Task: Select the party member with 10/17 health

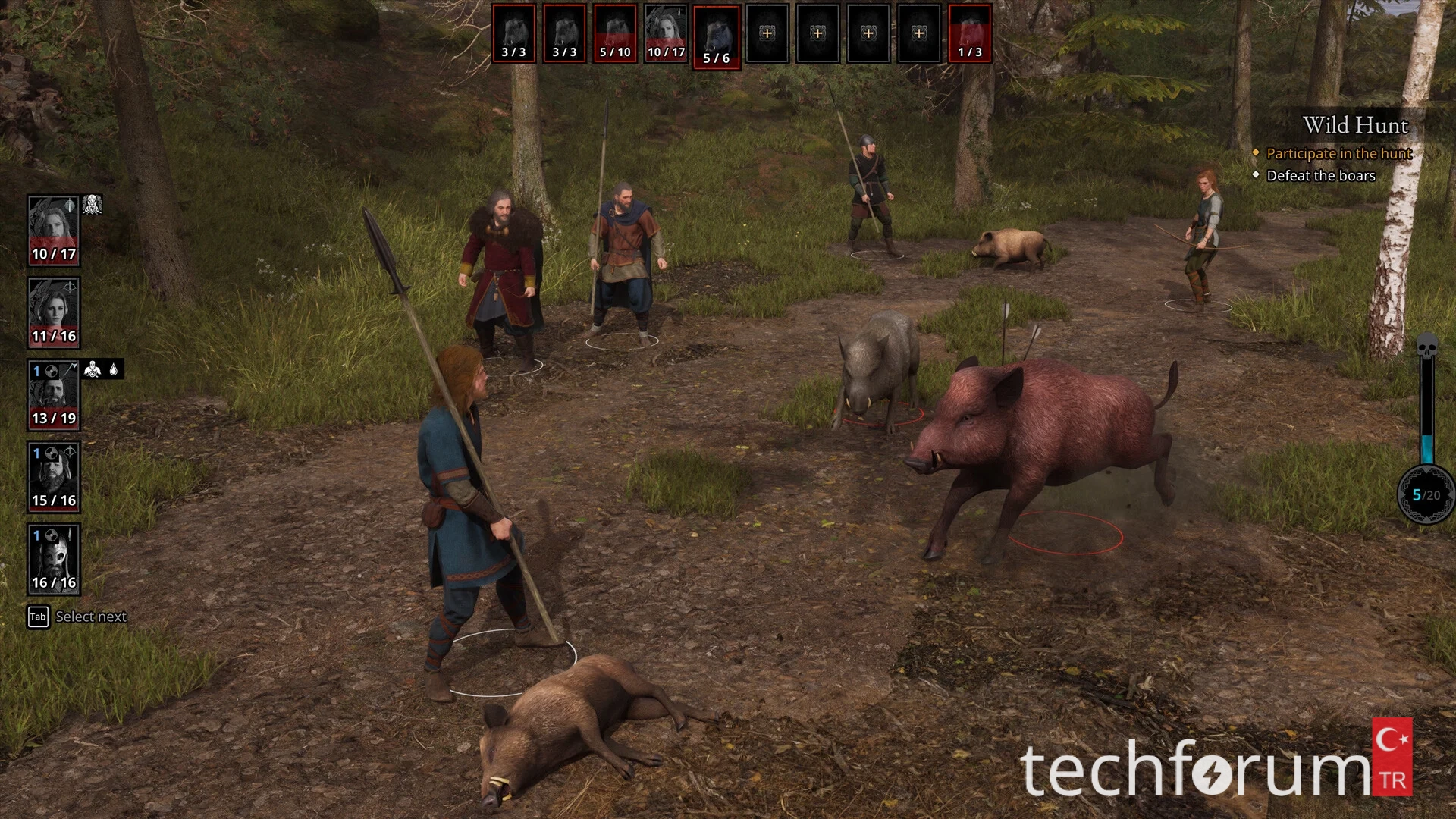Action: (53, 231)
